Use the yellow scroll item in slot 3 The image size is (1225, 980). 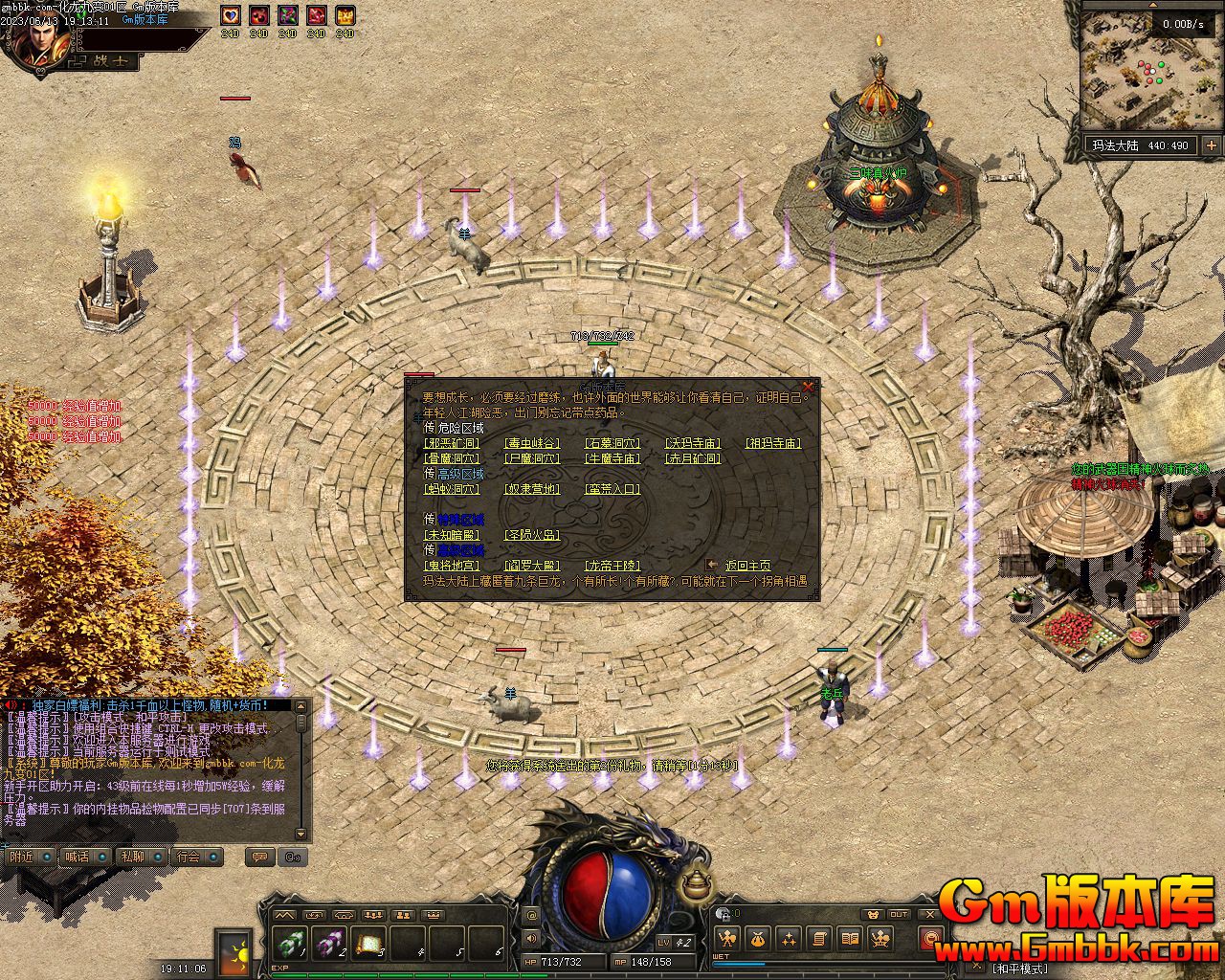tap(368, 944)
